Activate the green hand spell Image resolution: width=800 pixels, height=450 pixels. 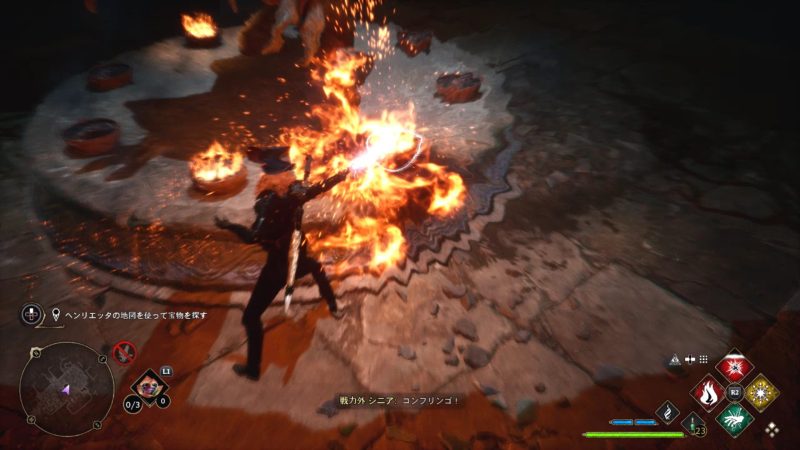735,418
